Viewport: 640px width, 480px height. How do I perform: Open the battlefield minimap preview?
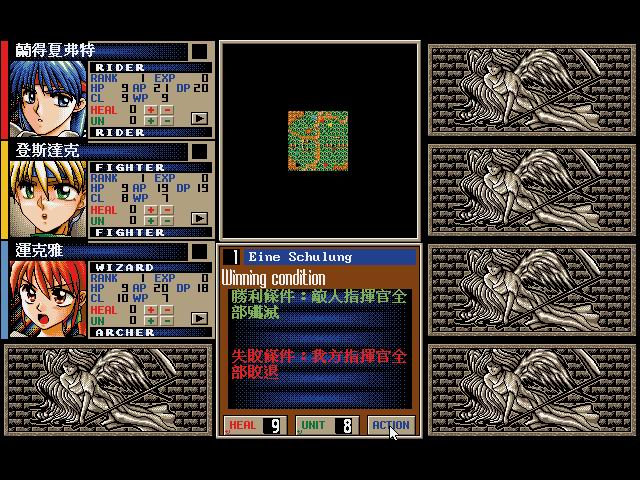pyautogui.click(x=318, y=140)
